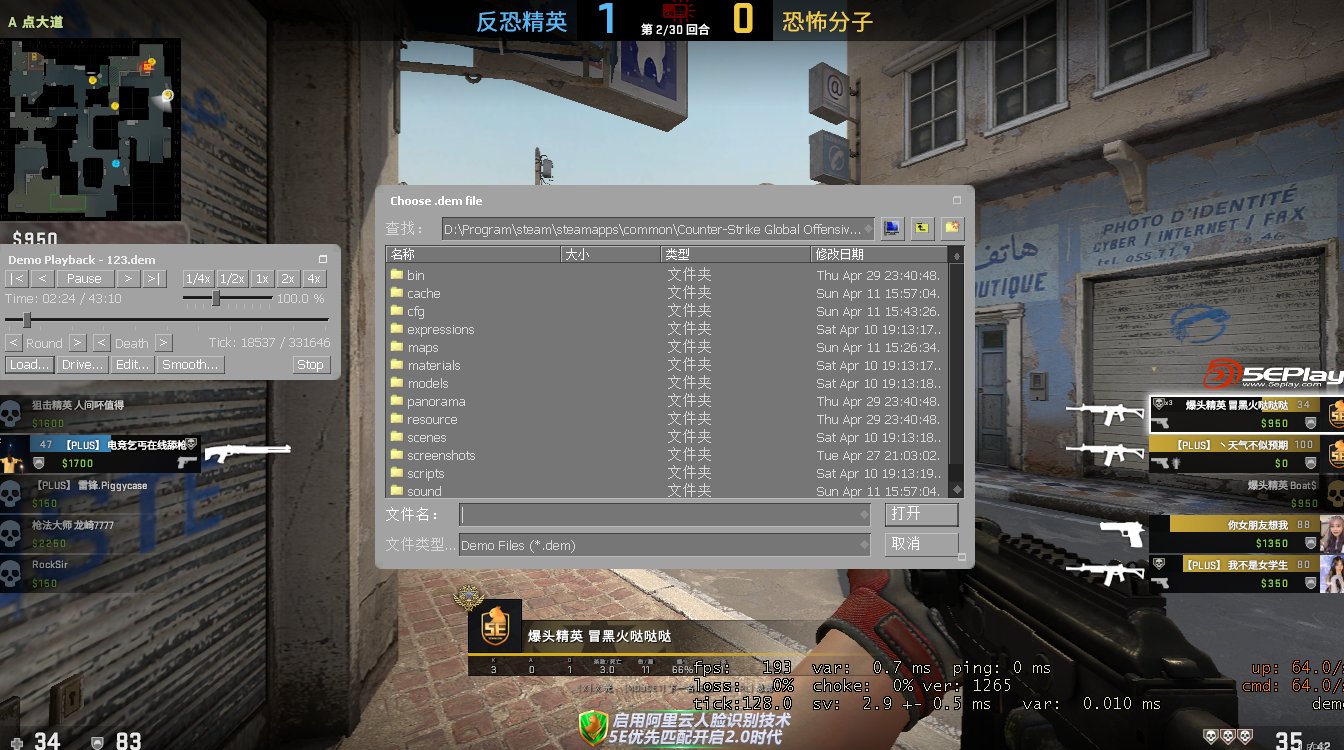Click the previous Death arrow
This screenshot has width=1344, height=750.
102,342
